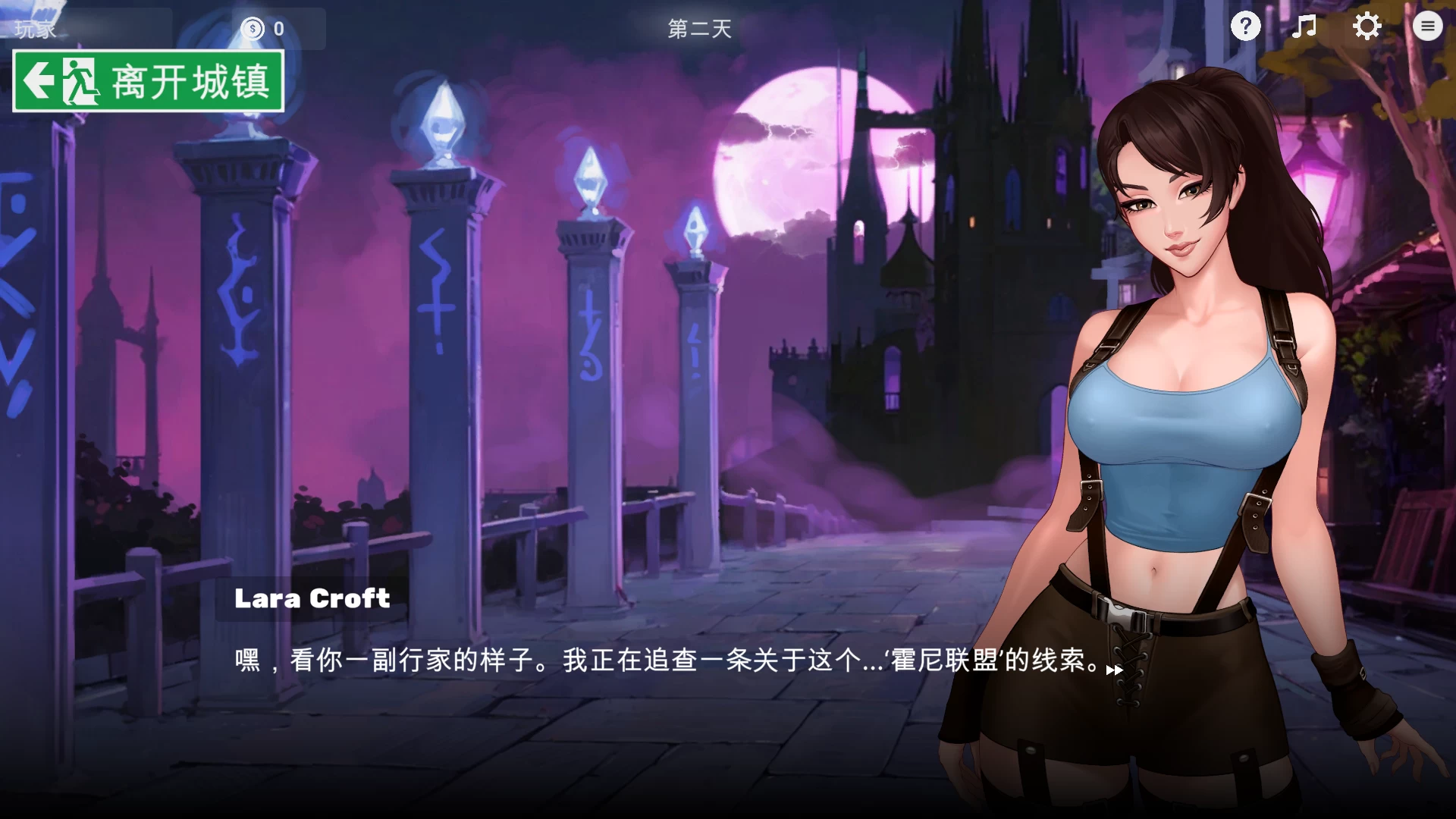
Task: Click the fast-forward arrows in the dialogue
Action: pyautogui.click(x=1115, y=670)
